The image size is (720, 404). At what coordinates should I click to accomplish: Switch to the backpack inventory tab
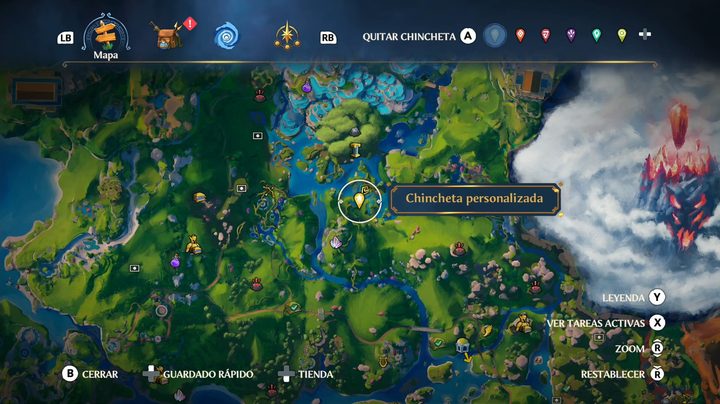167,37
